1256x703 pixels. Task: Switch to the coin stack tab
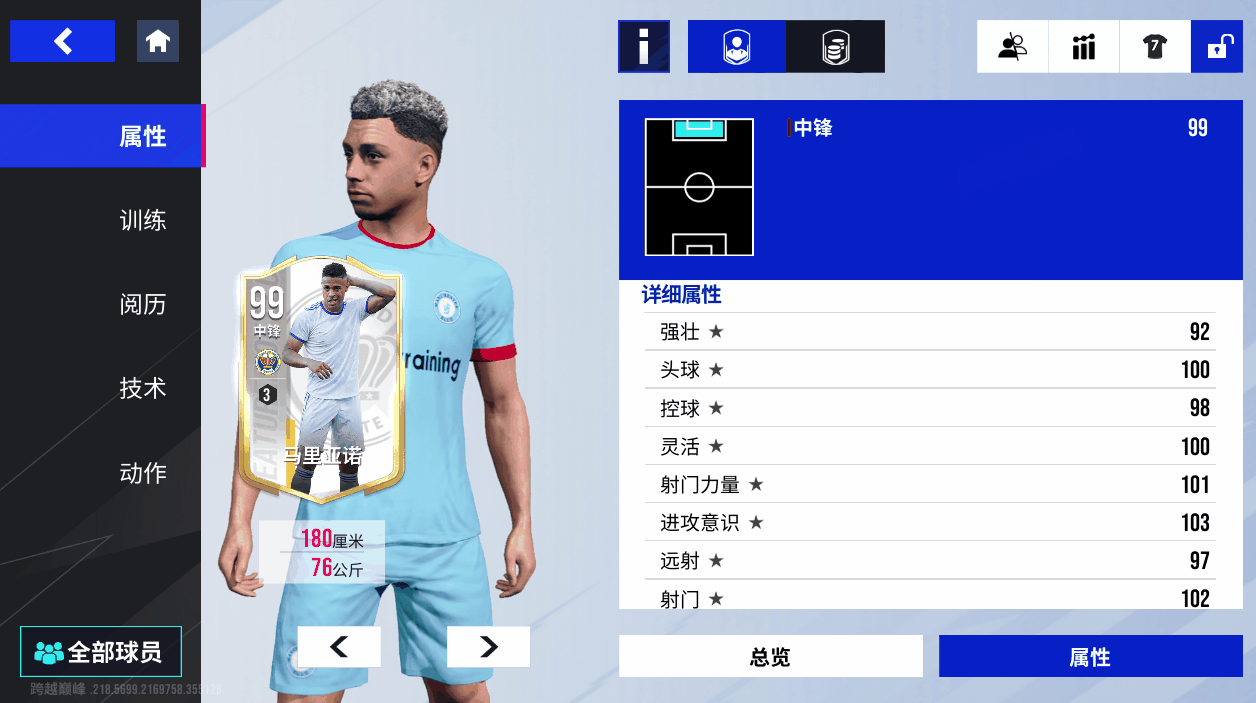[x=835, y=46]
